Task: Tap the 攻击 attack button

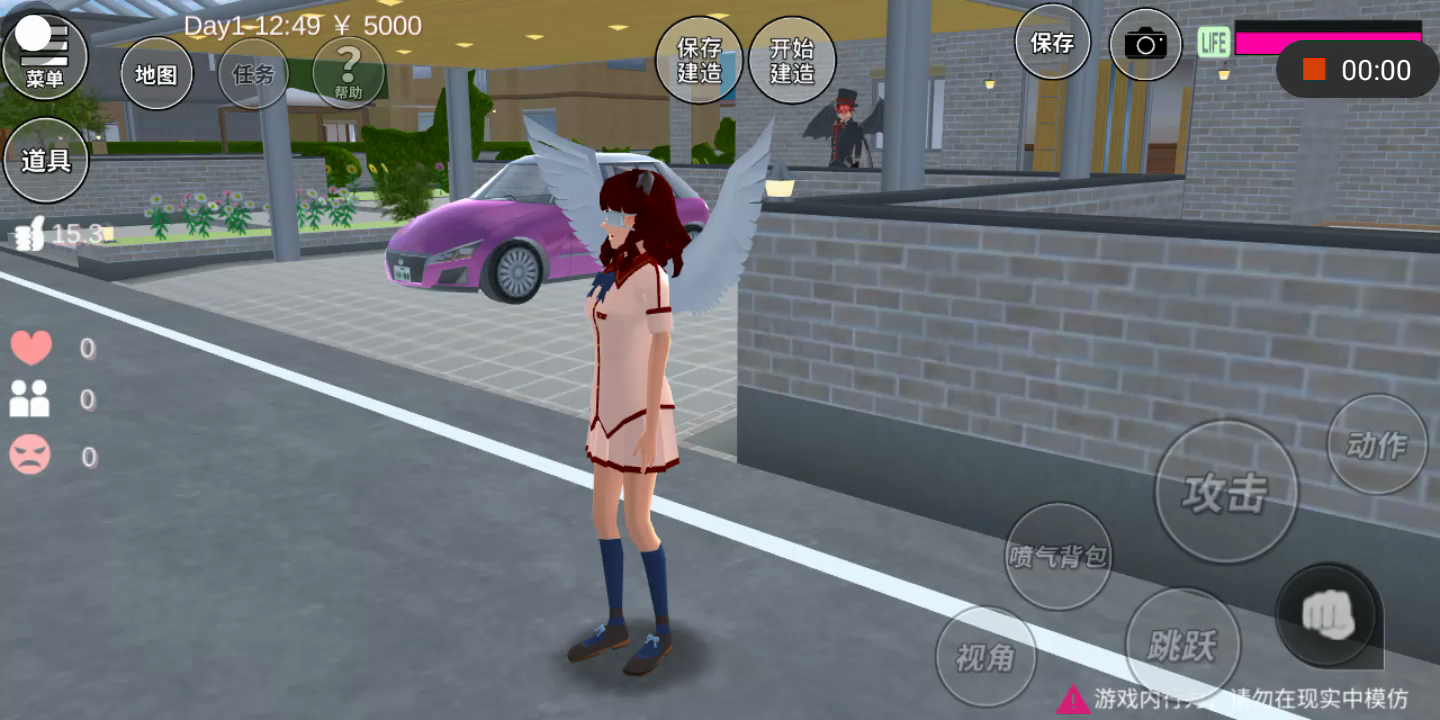Action: [1225, 492]
